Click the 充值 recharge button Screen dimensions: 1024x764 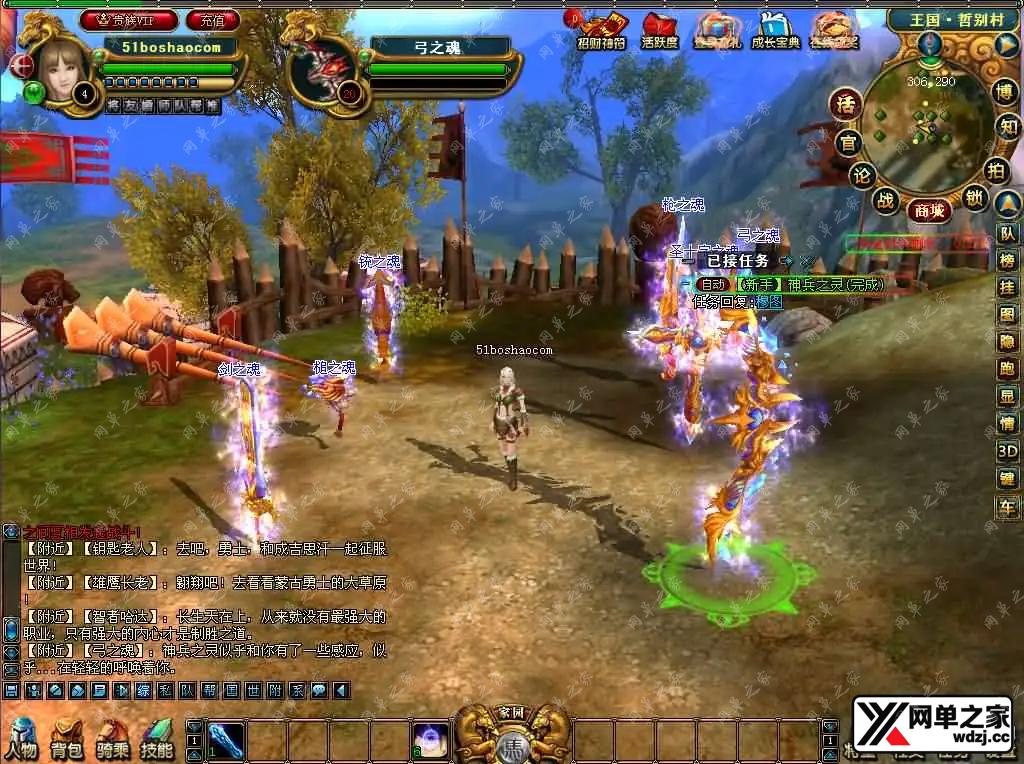(212, 20)
